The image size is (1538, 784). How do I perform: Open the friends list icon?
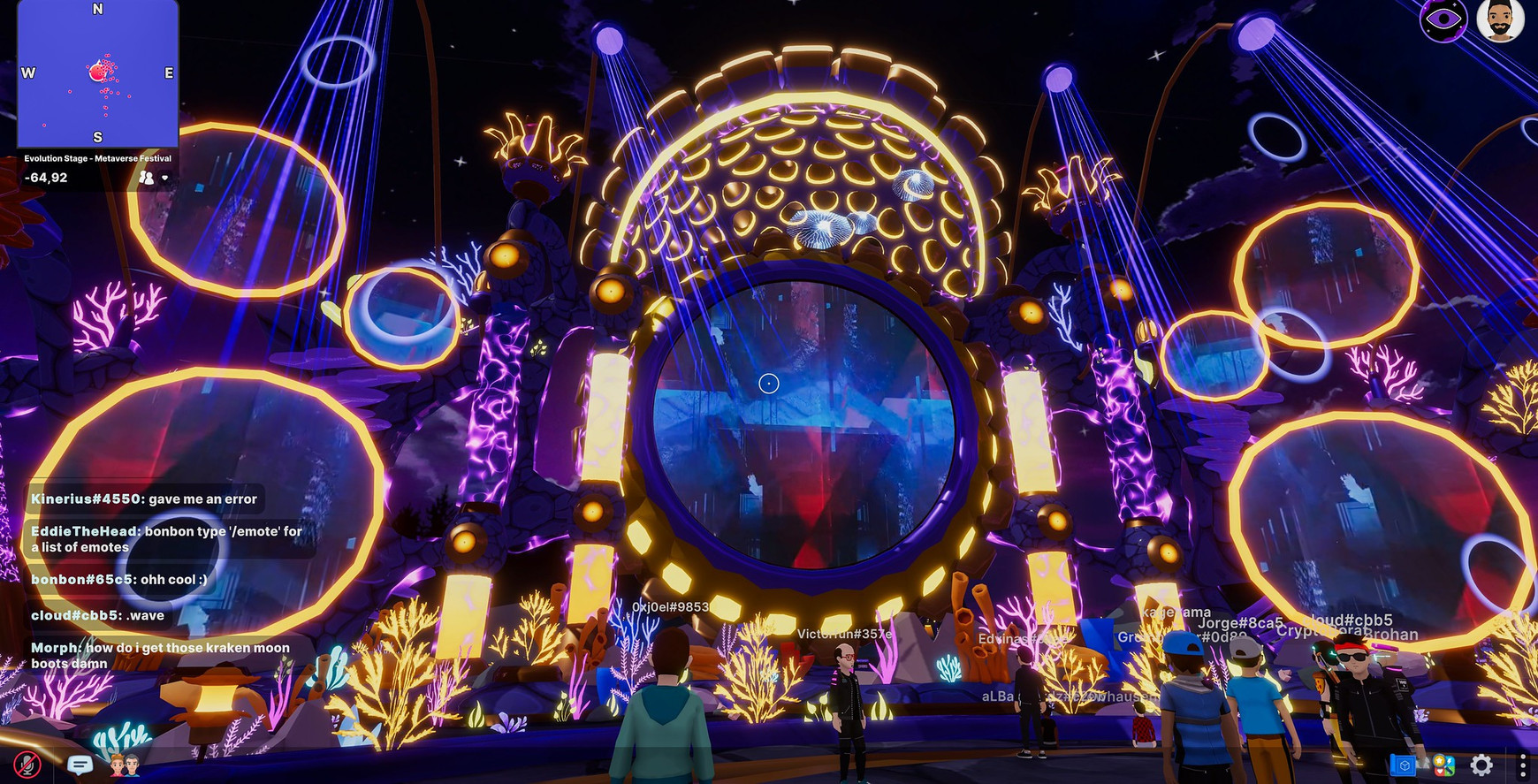coord(125,765)
